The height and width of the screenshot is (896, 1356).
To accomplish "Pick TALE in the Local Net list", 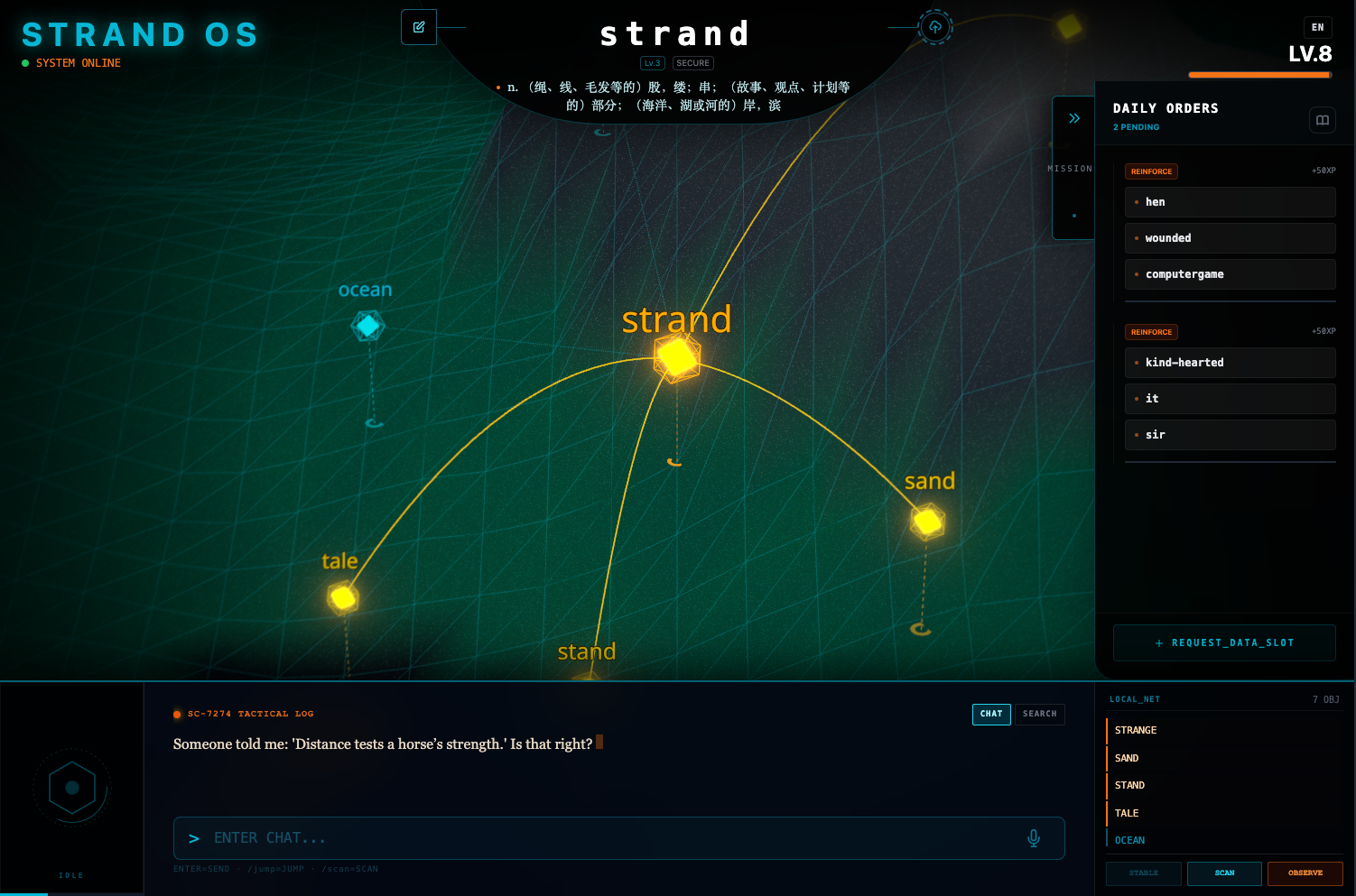I will click(1127, 813).
